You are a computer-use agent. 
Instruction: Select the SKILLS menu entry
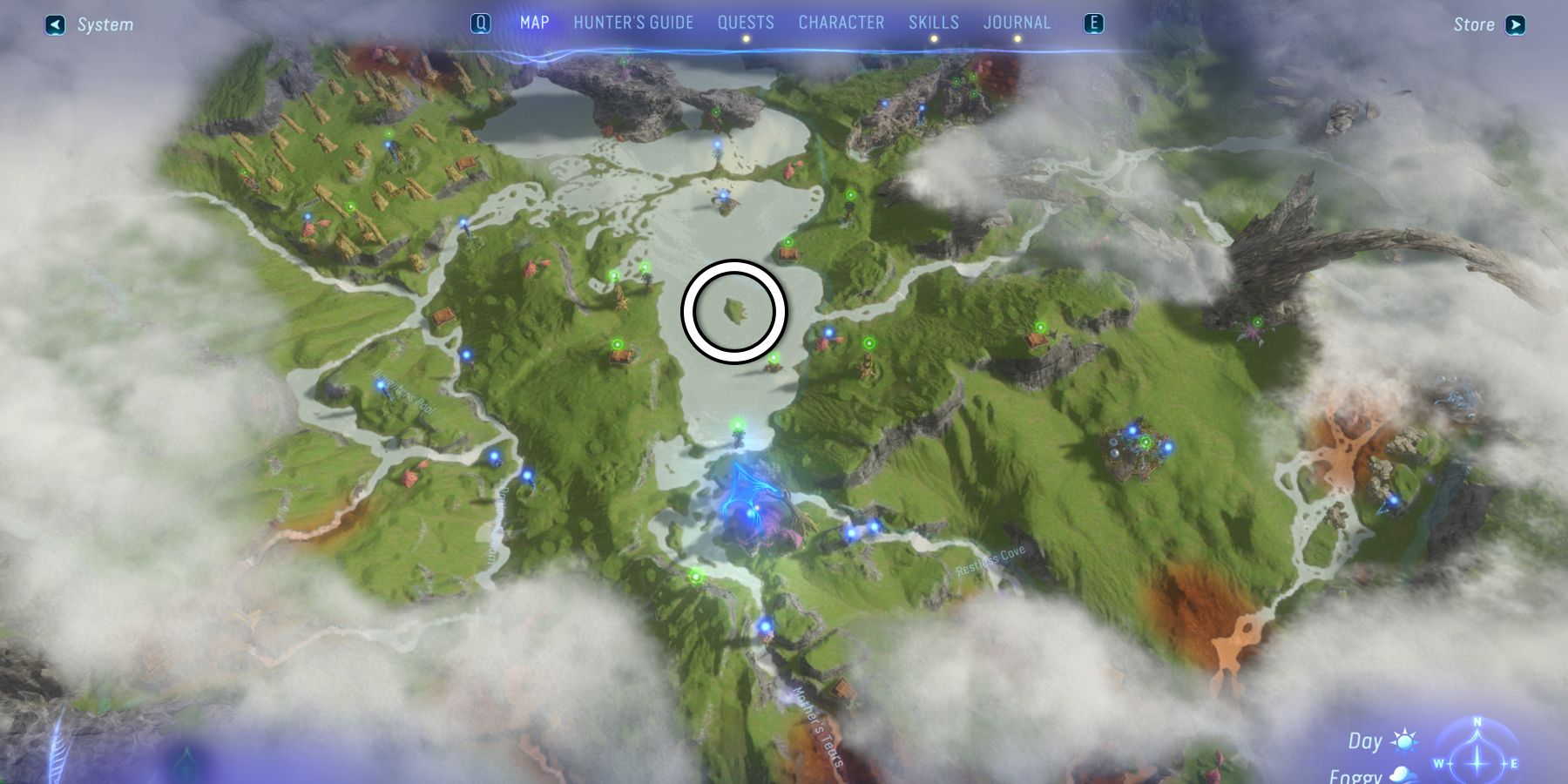934,23
